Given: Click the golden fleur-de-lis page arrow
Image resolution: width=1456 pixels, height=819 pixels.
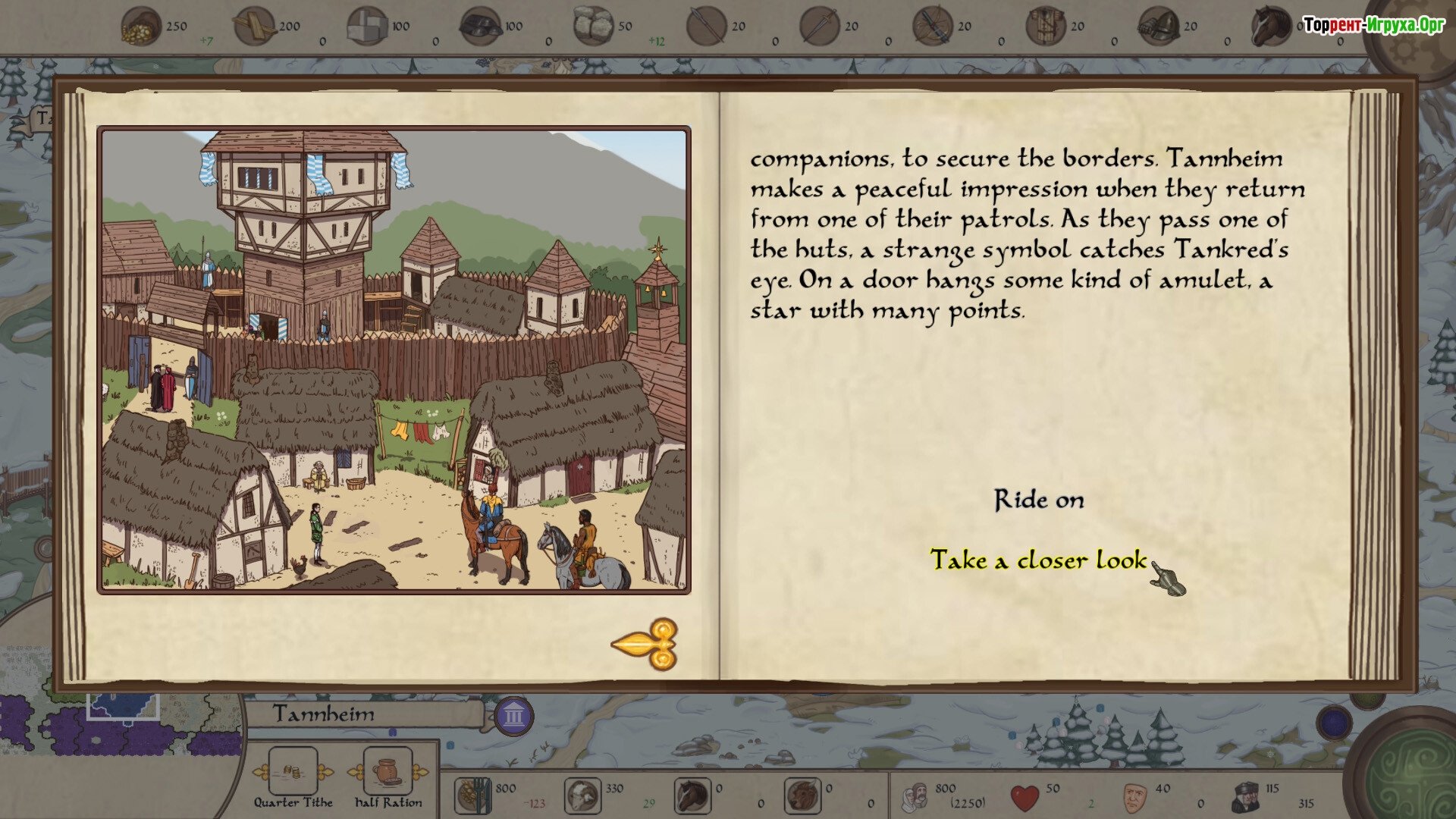Looking at the screenshot, I should point(646,645).
